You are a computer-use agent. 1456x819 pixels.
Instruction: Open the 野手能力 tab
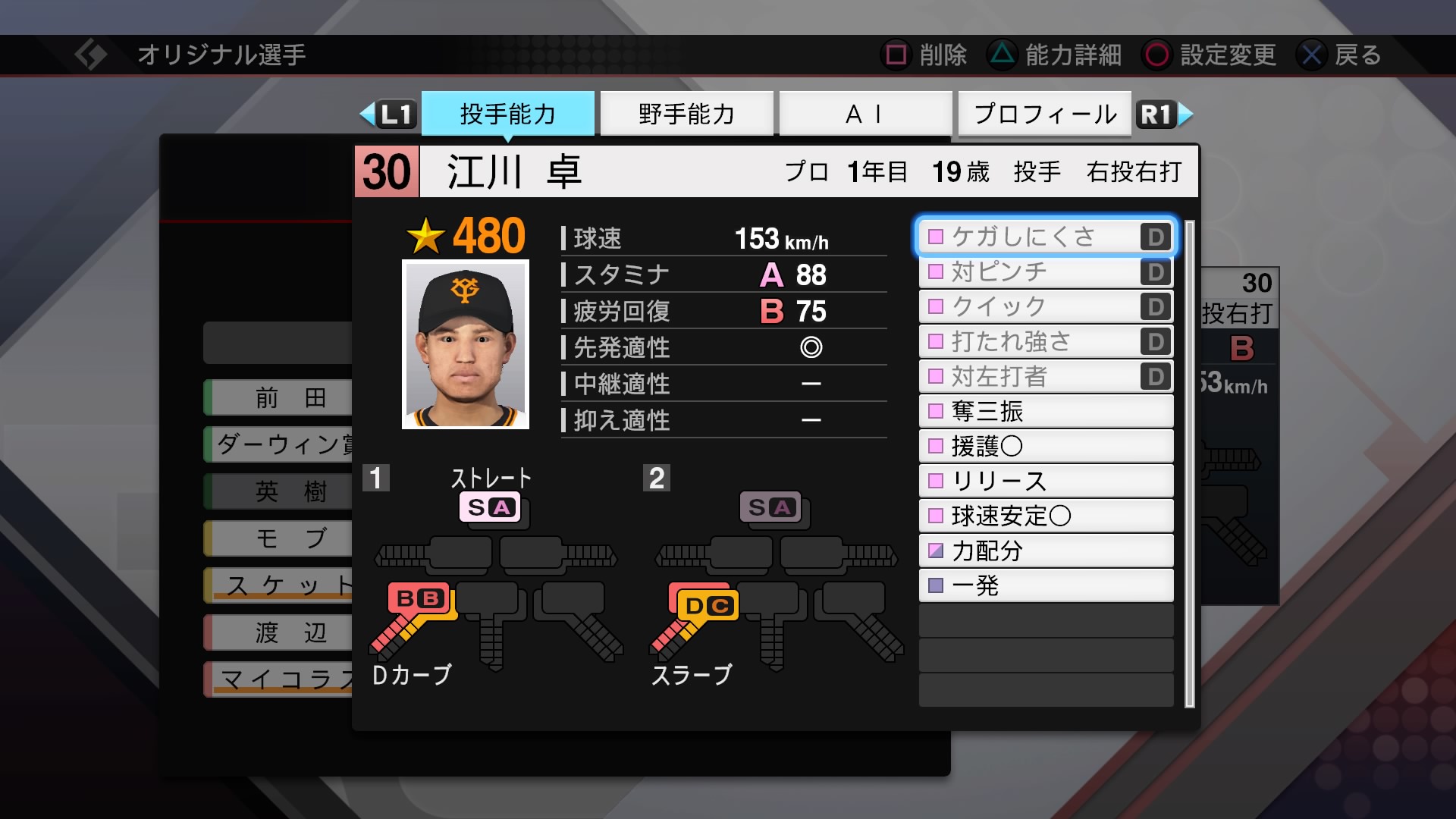click(x=686, y=114)
